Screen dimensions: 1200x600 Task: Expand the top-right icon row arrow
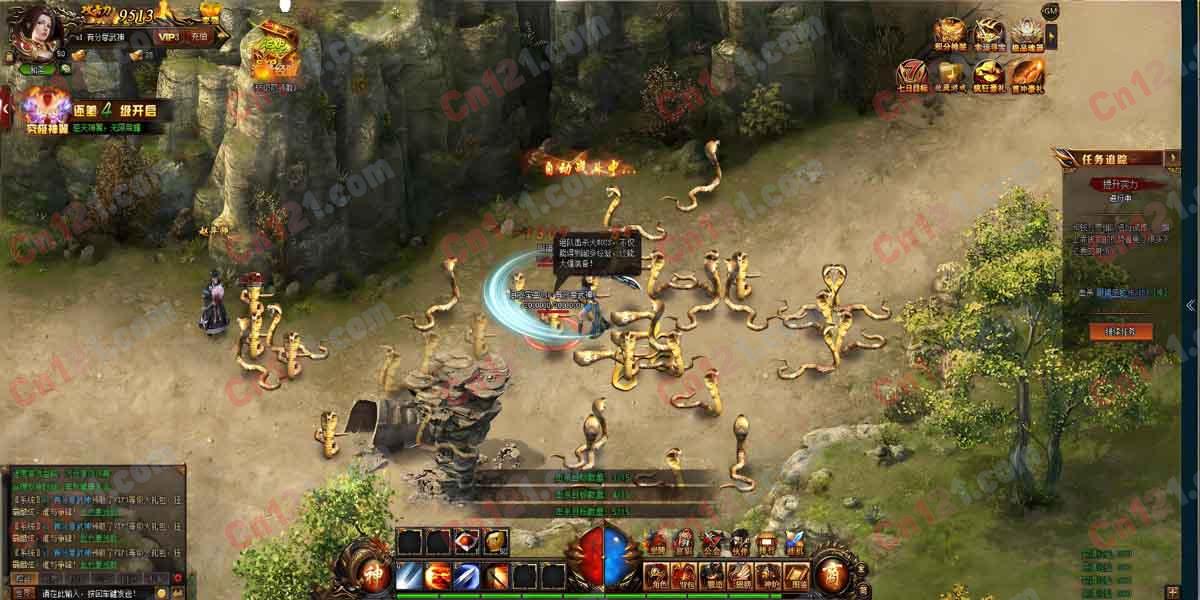(x=1051, y=36)
